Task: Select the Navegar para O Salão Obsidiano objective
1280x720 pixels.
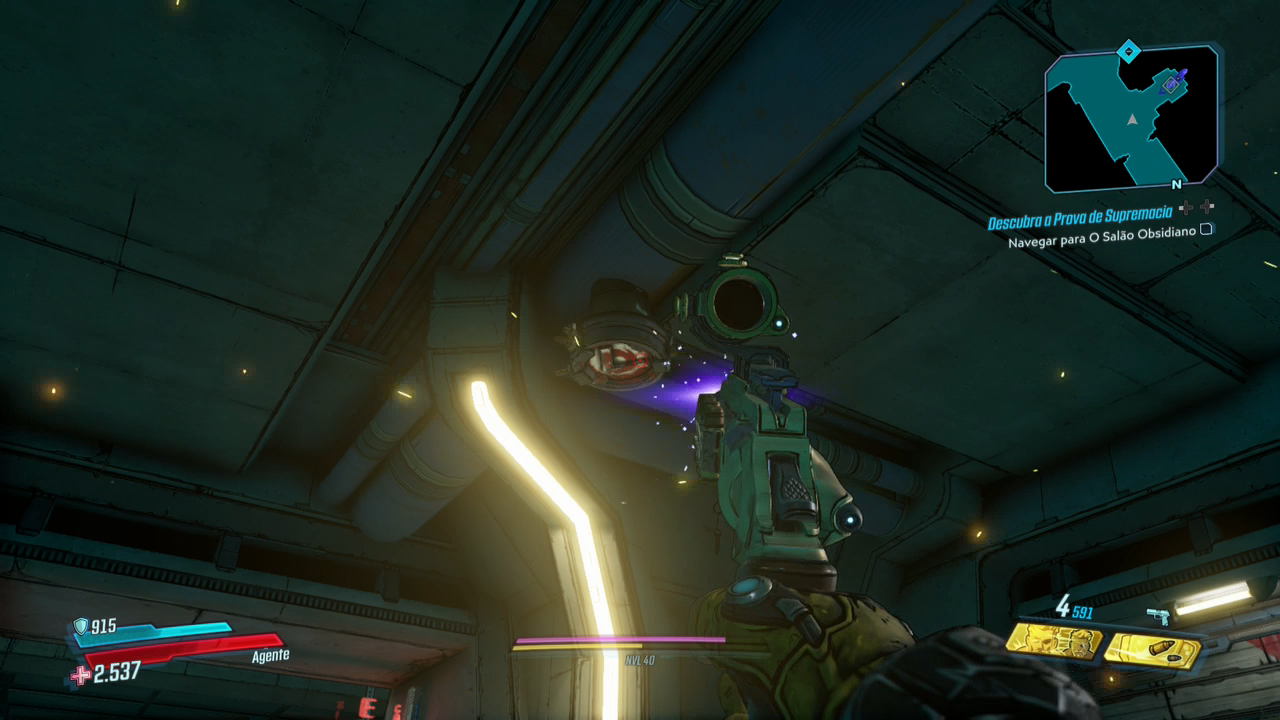Action: click(x=1102, y=241)
